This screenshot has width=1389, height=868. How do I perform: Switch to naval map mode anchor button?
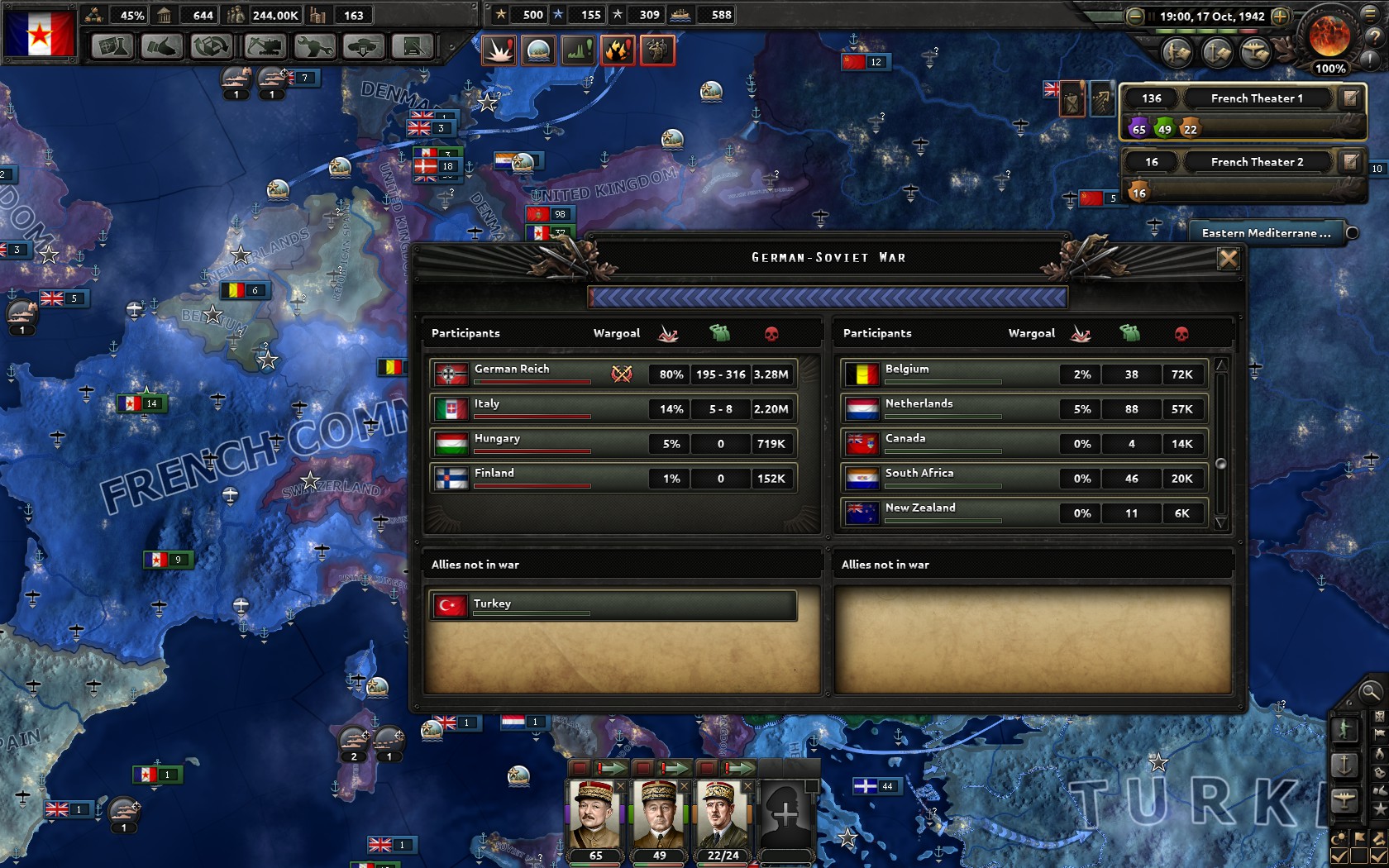click(x=1344, y=765)
